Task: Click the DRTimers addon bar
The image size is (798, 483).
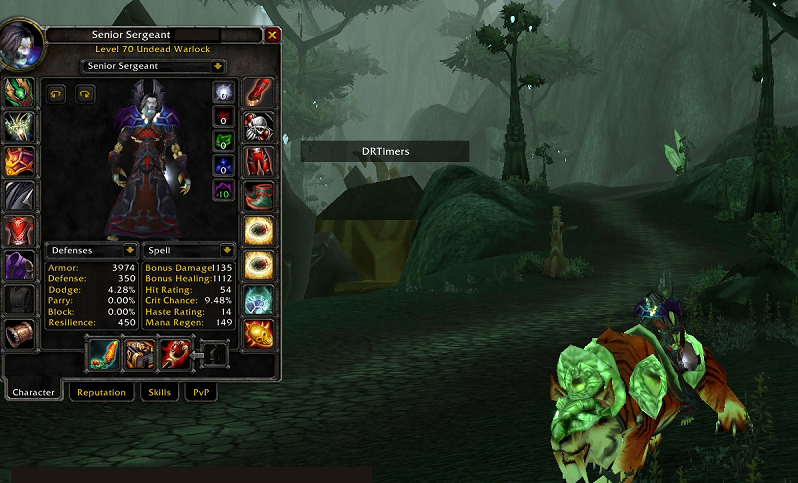Action: (x=385, y=151)
